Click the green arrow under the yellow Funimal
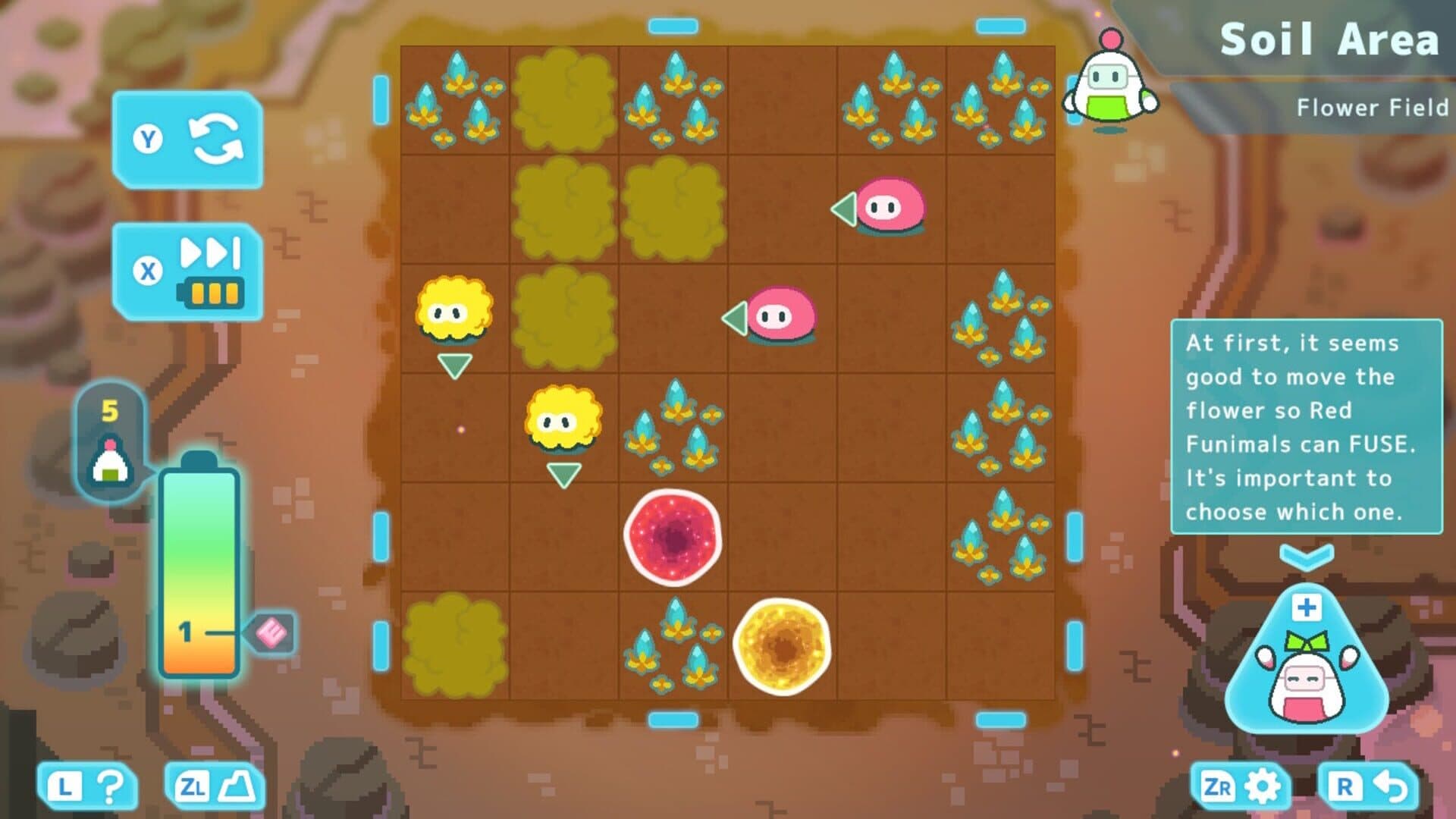This screenshot has width=1456, height=819. [x=453, y=365]
